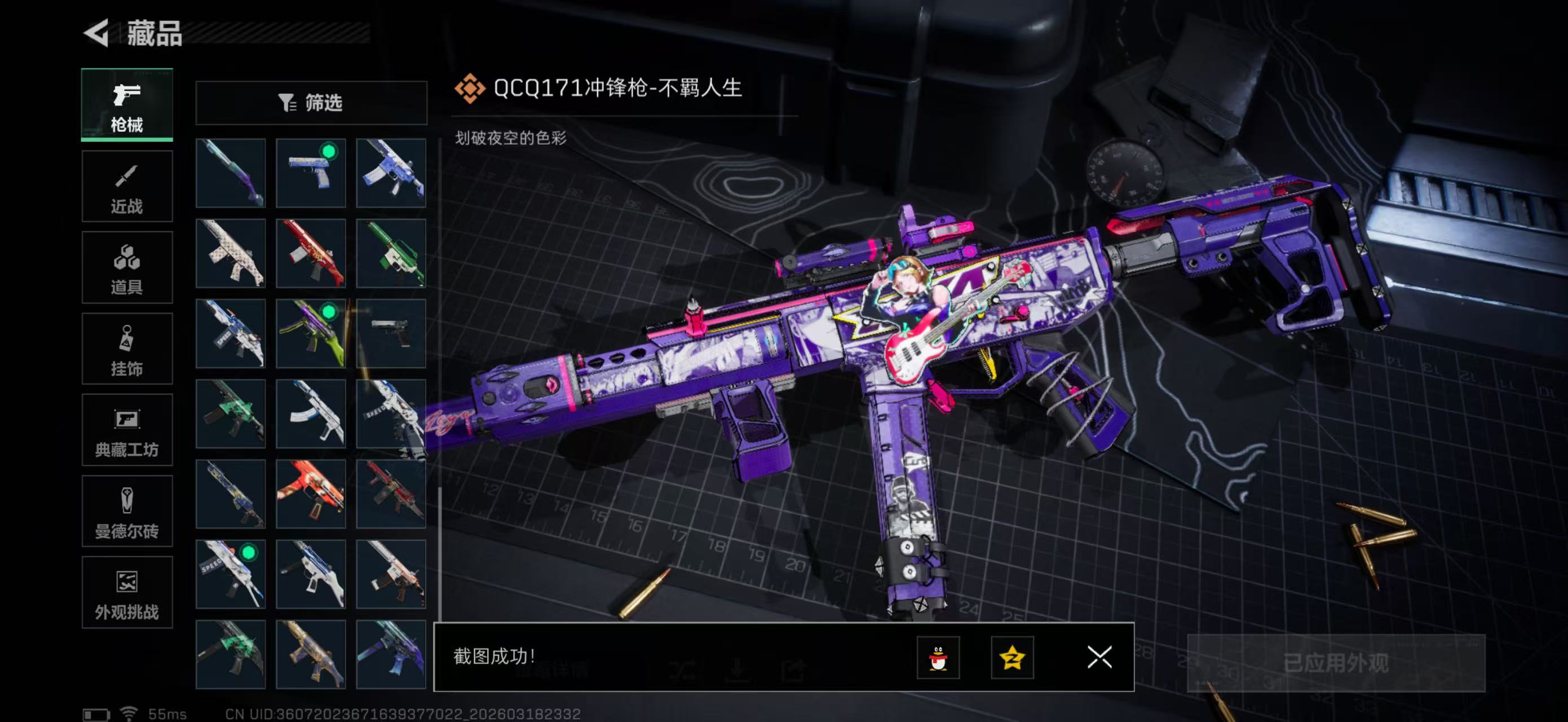The height and width of the screenshot is (722, 1568).
Task: Select the gold and blue gun skin thumbnail
Action: pos(311,654)
